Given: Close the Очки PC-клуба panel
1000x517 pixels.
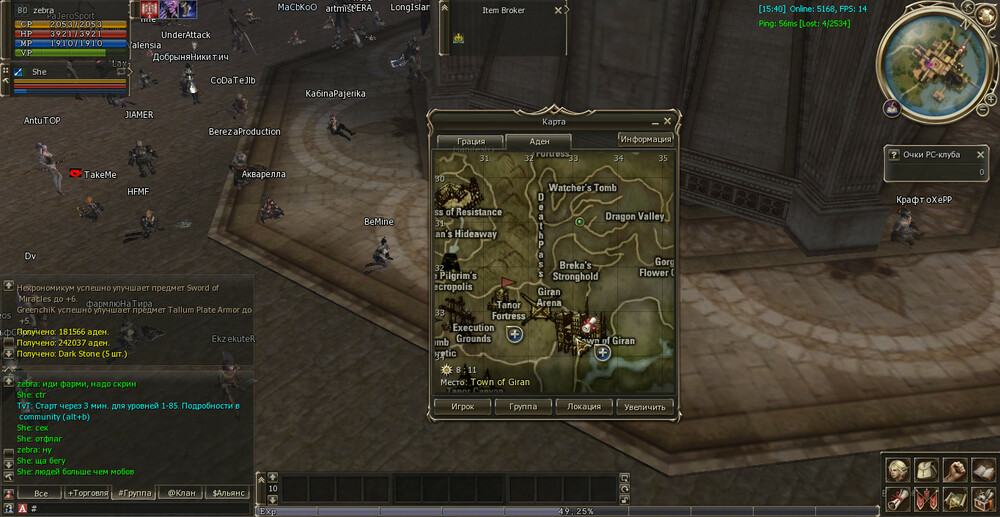Looking at the screenshot, I should tap(980, 155).
